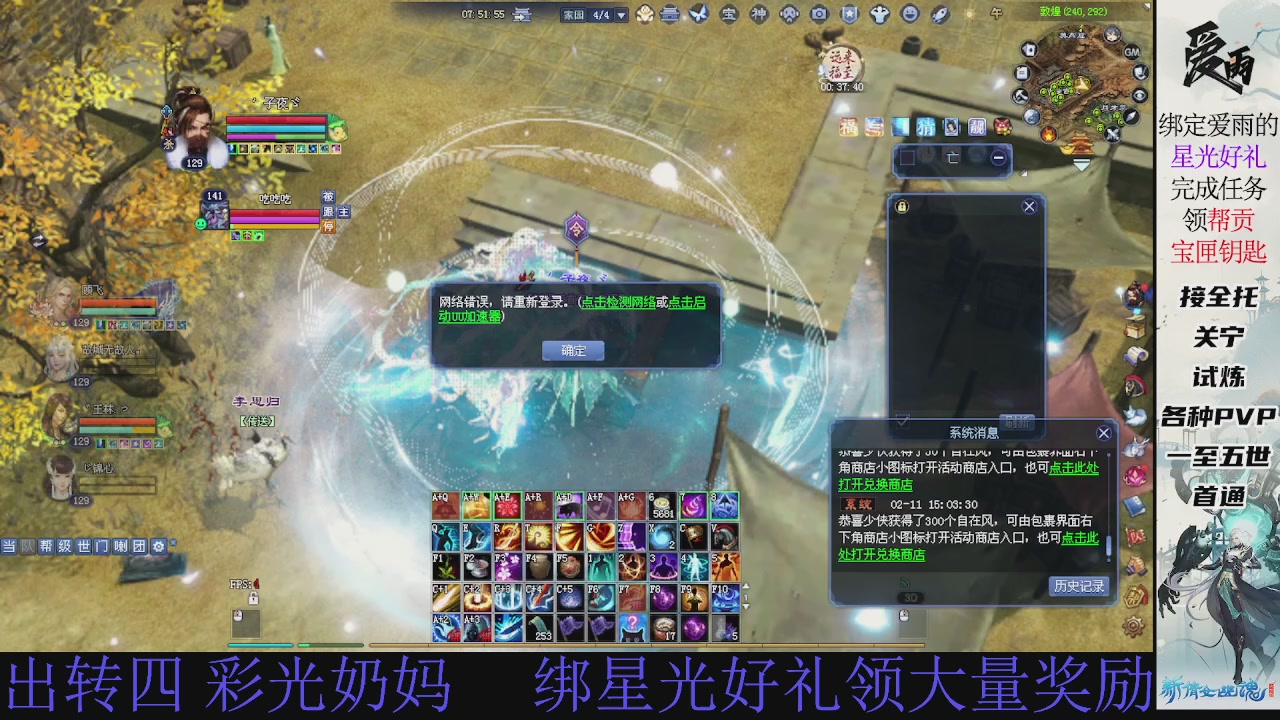Viewport: 1280px width, 720px height.
Task: Open the chat settings gear icon
Action: [x=159, y=547]
